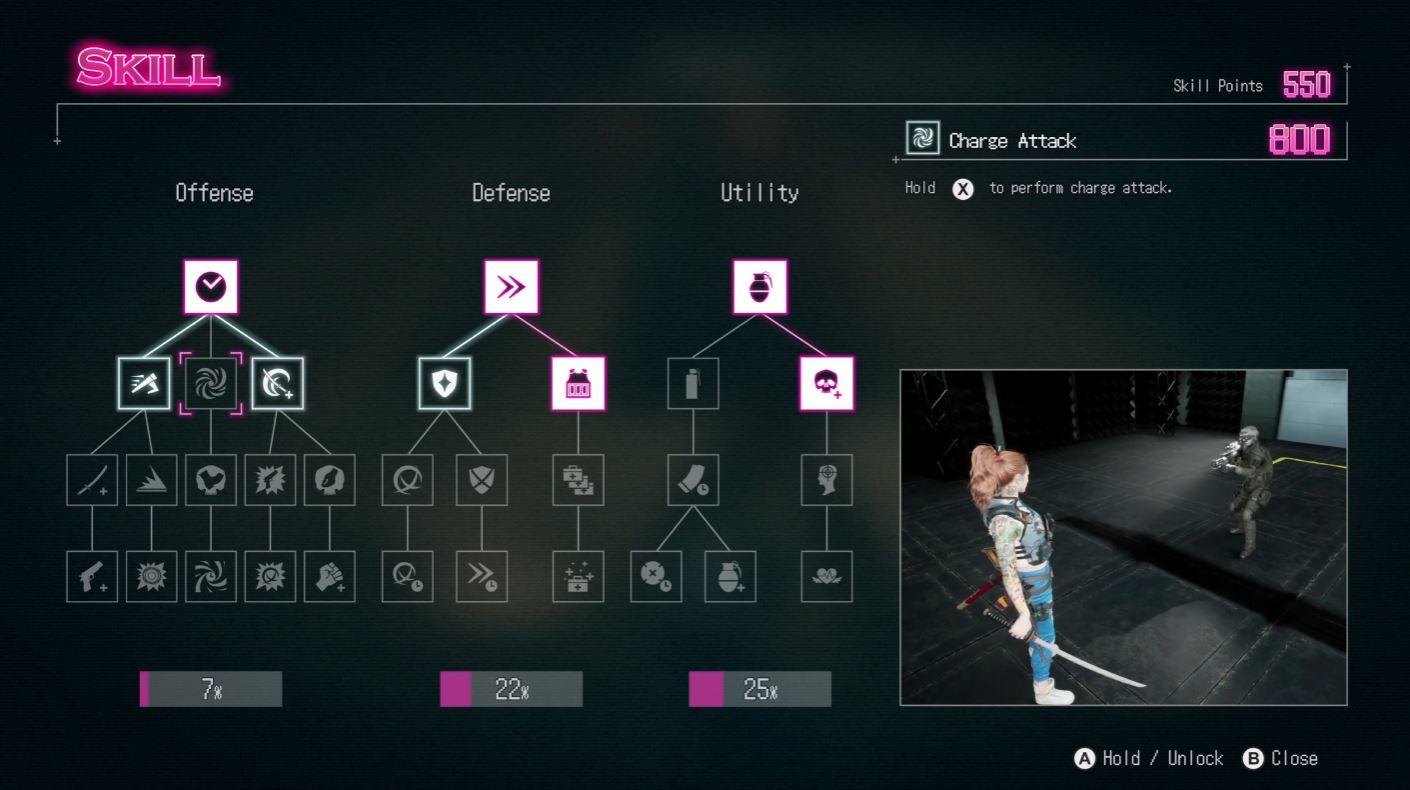The image size is (1410, 790).
Task: Select the fist melee upgrade skill
Action: tap(330, 577)
